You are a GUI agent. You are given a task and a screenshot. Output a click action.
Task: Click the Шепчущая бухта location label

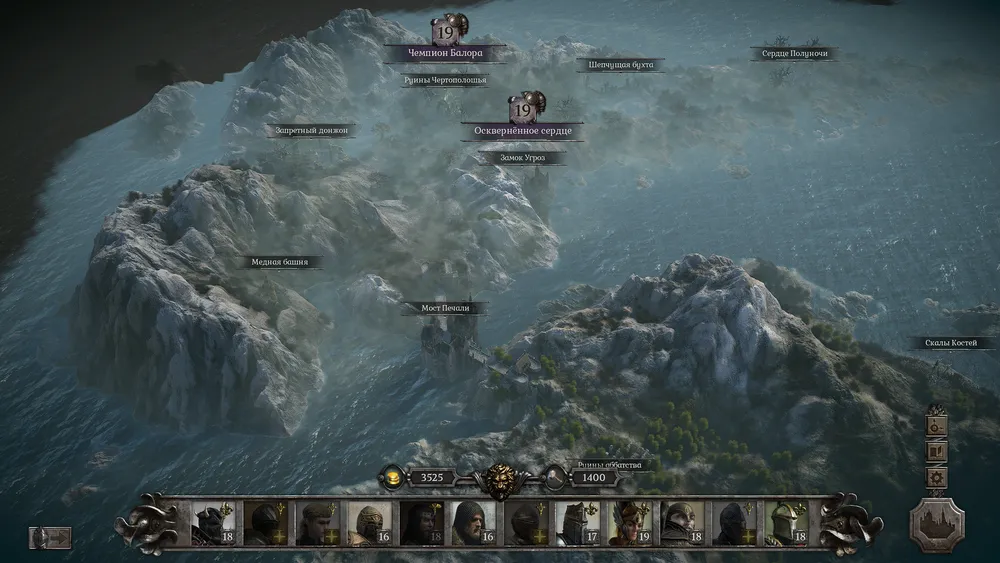[x=620, y=65]
